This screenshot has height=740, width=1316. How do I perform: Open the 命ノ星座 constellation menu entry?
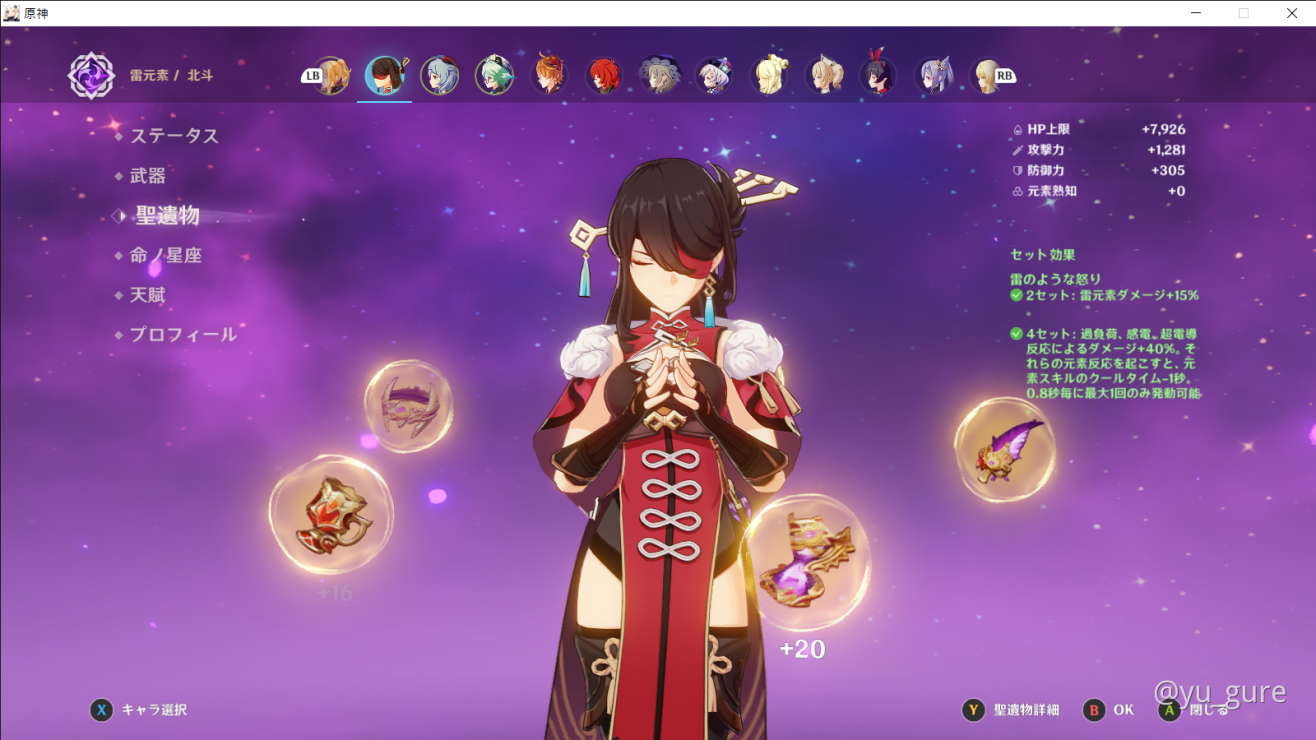165,256
